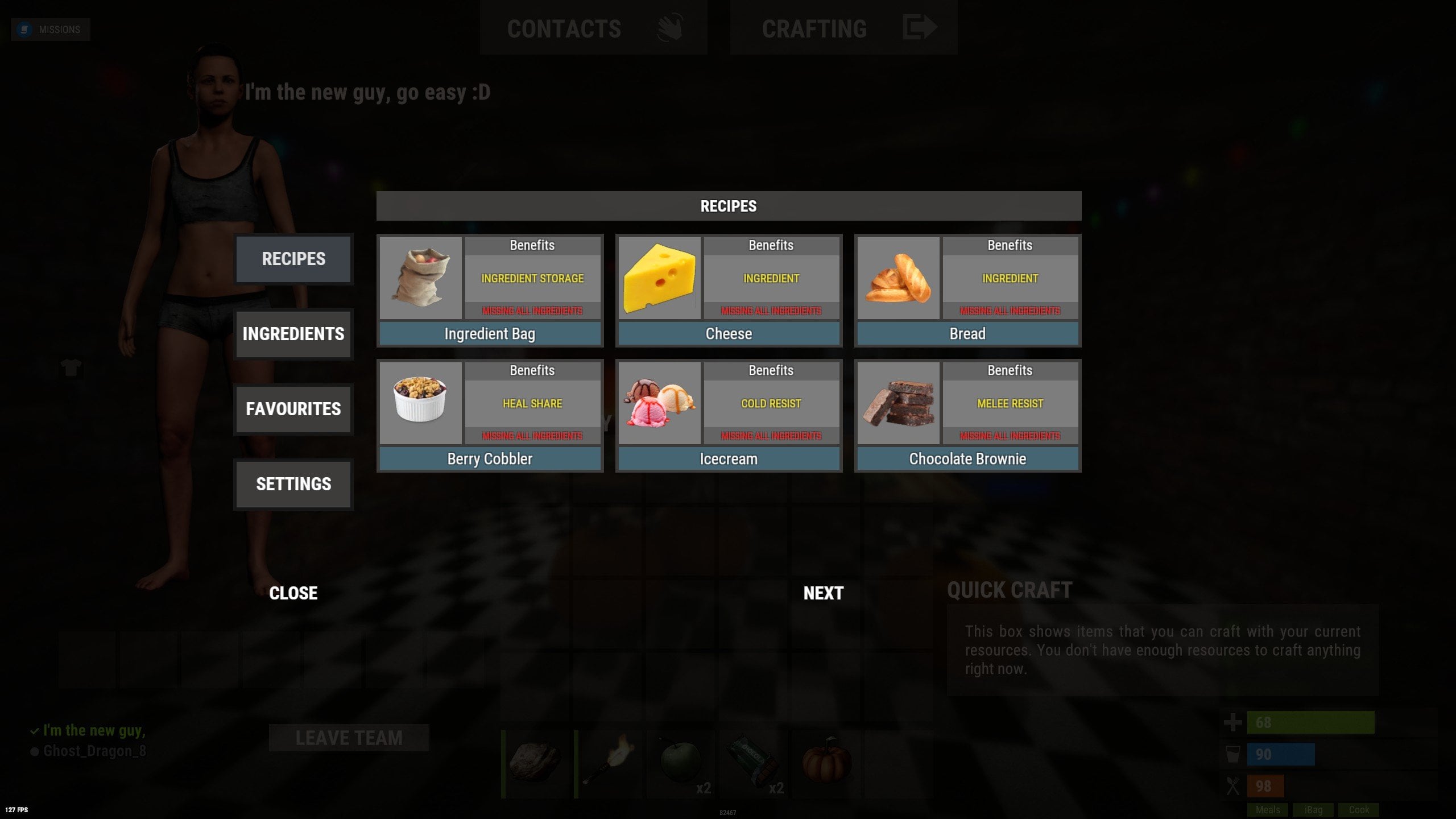Leave the current team
The height and width of the screenshot is (819, 1456).
click(x=349, y=738)
